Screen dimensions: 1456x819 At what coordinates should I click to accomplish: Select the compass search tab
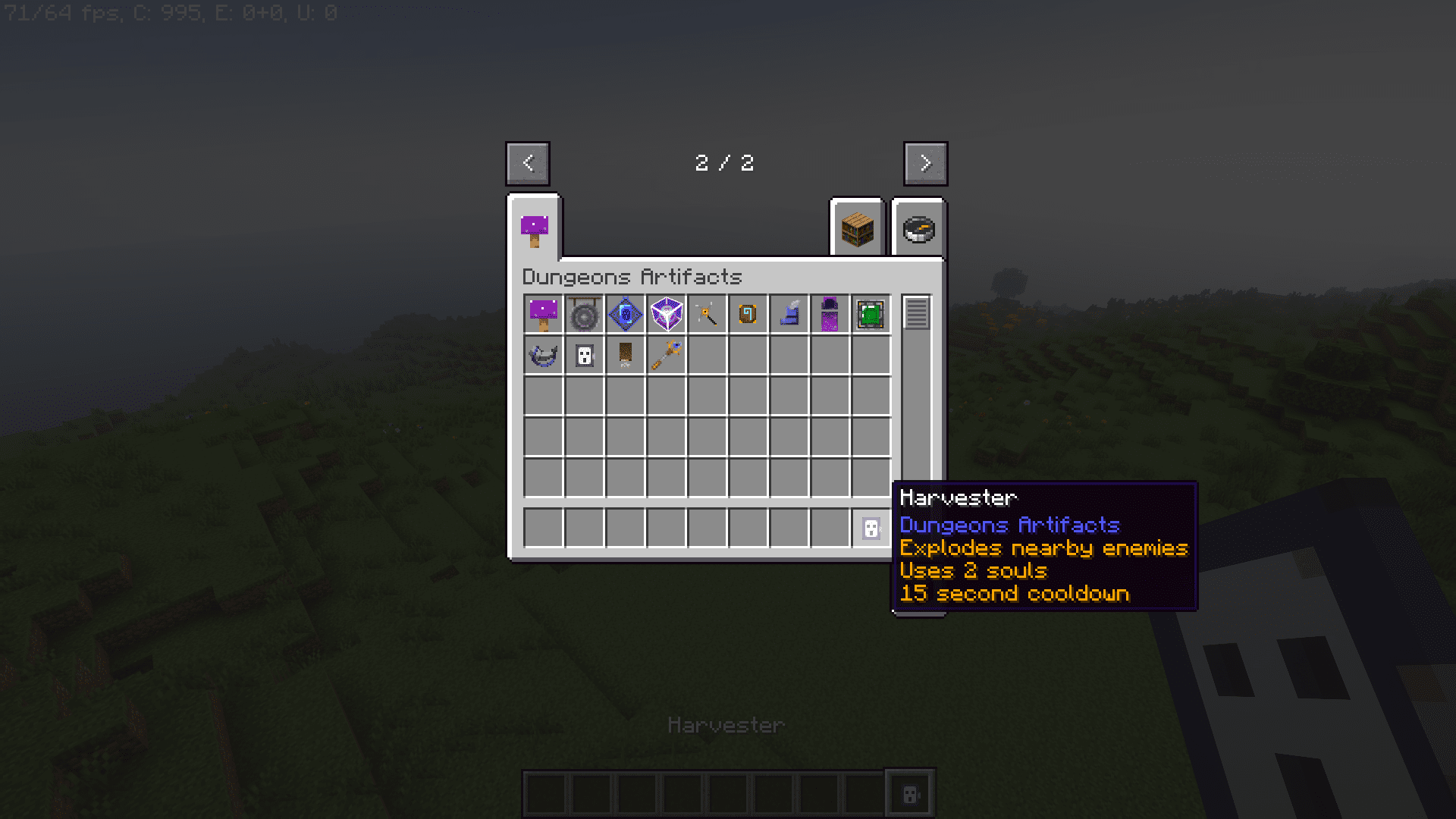pos(919,230)
